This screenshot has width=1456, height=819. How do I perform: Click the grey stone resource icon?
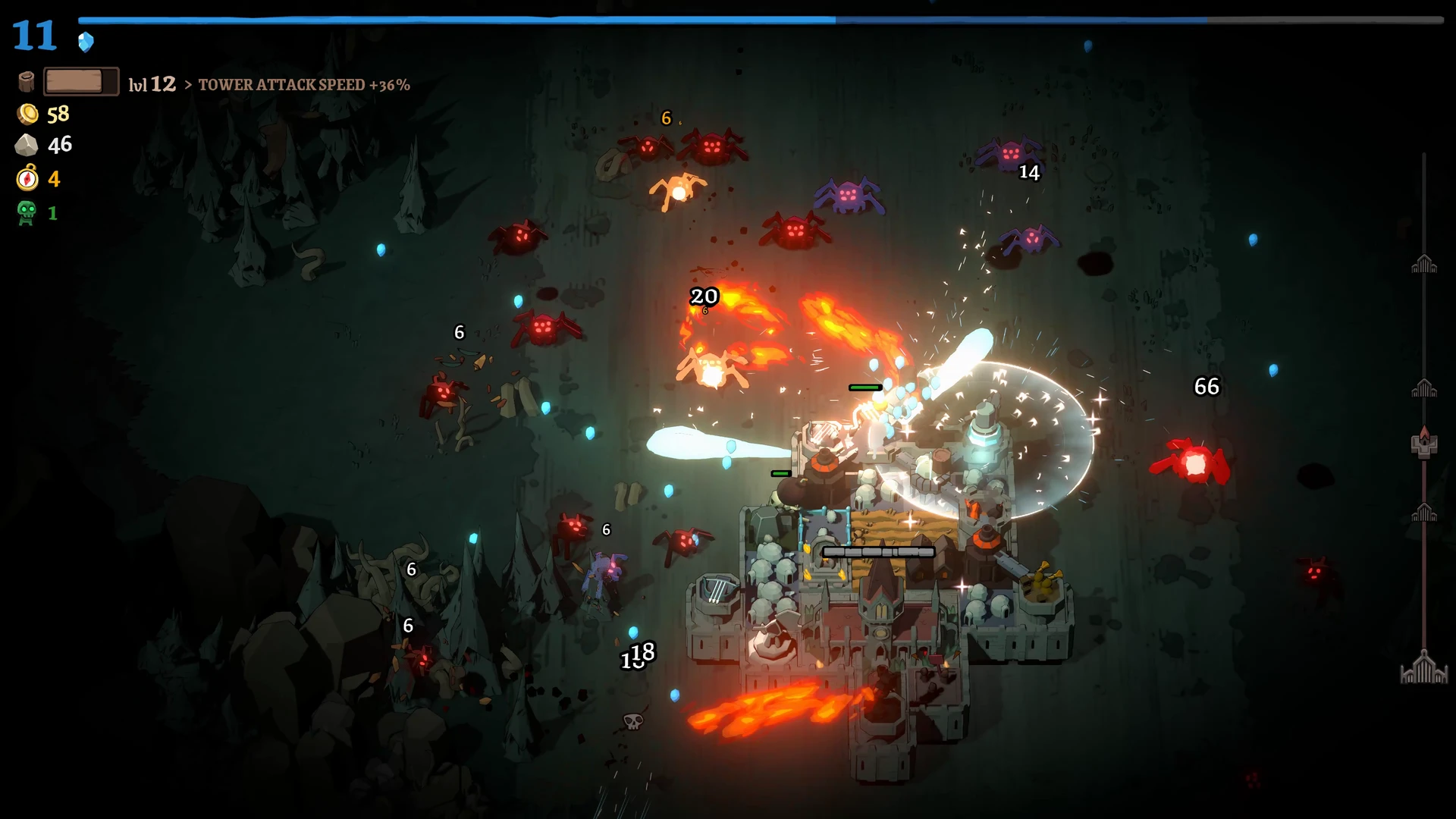(27, 145)
